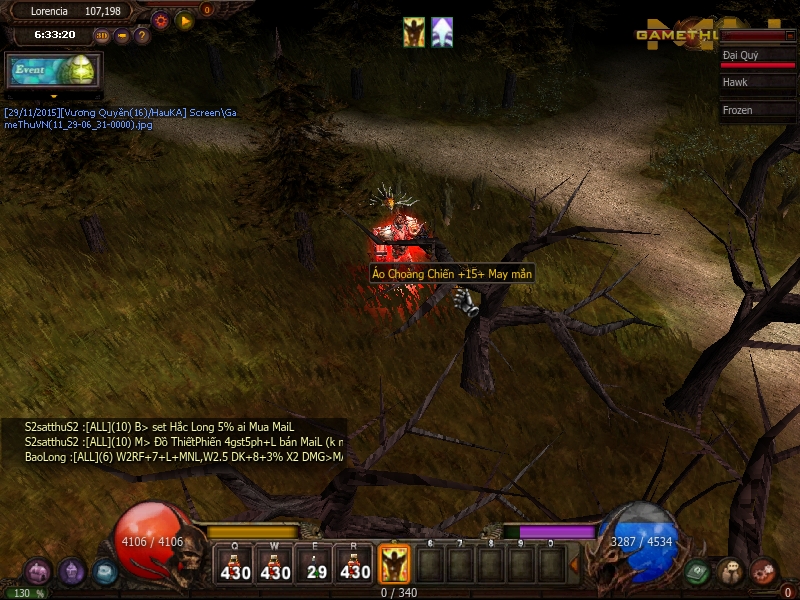800x600 pixels.
Task: Click the yellow play arrow button
Action: click(185, 19)
